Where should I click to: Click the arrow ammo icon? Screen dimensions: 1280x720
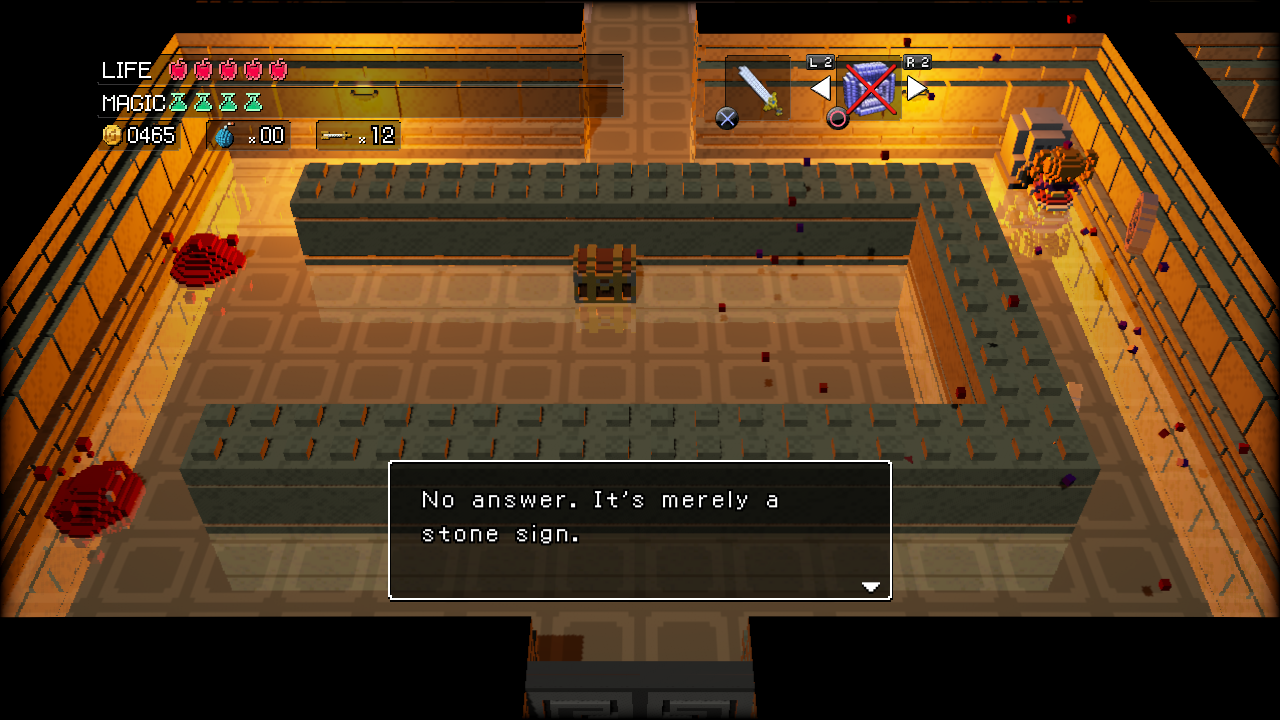click(336, 135)
